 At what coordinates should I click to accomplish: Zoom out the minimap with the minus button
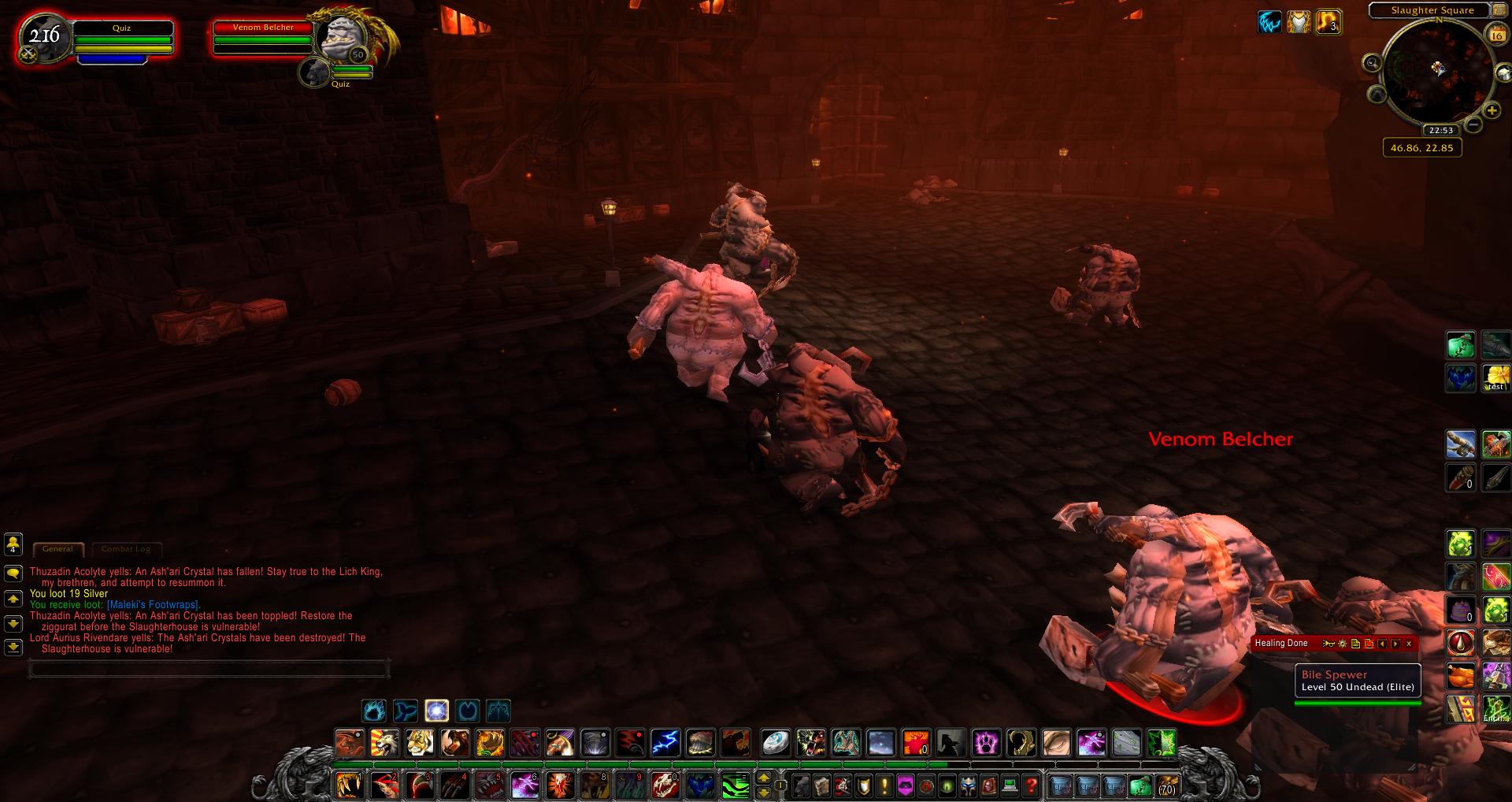pos(1473,124)
